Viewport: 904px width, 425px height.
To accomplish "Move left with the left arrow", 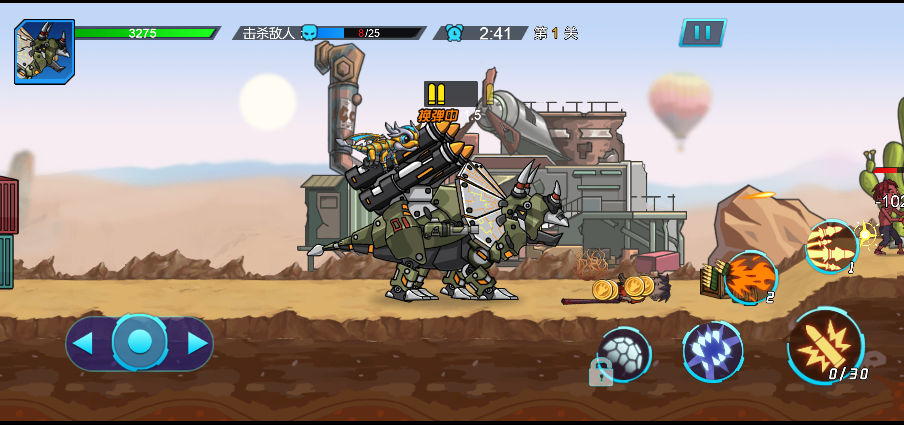I will tap(84, 344).
